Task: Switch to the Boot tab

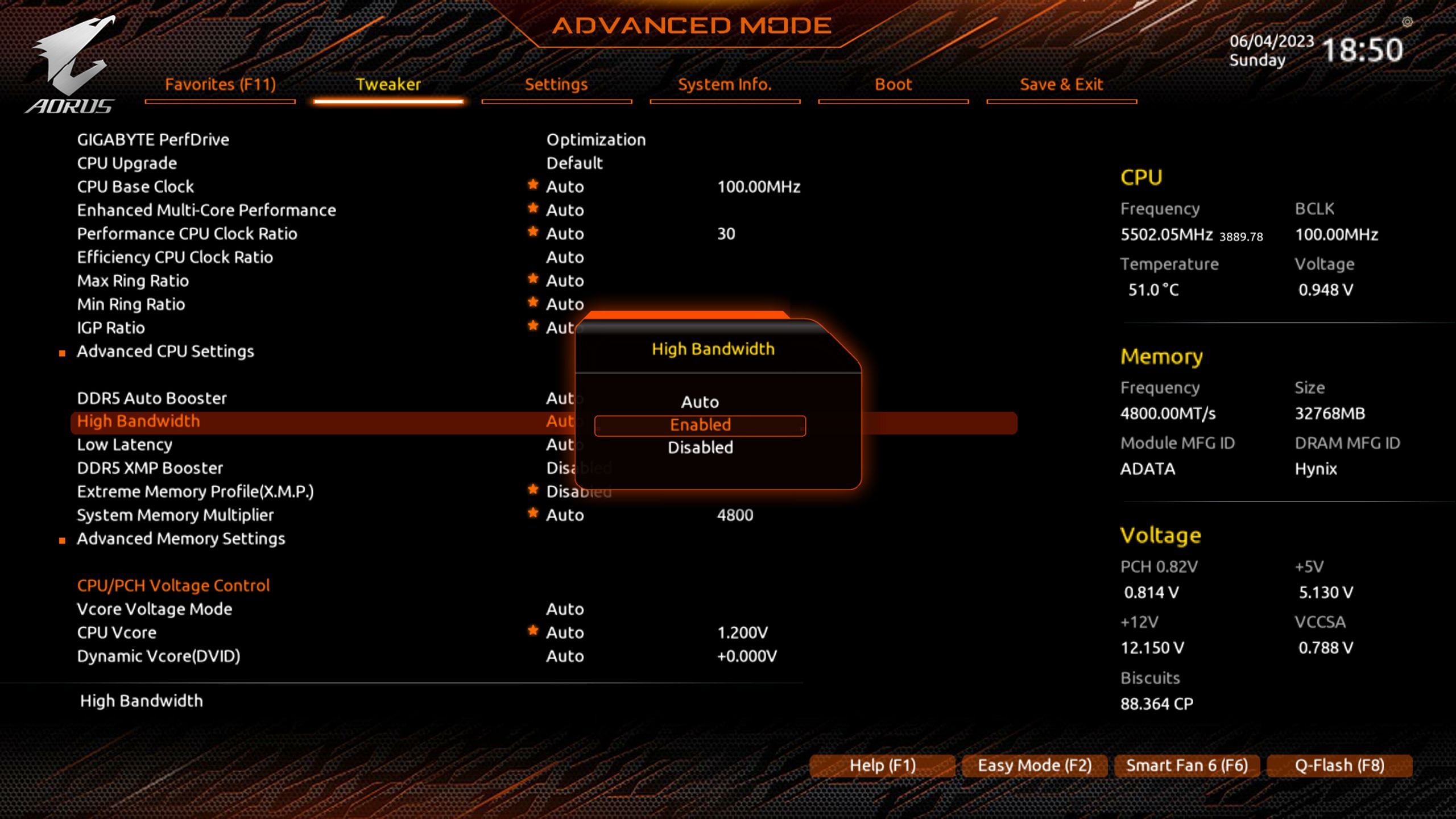Action: (x=893, y=84)
